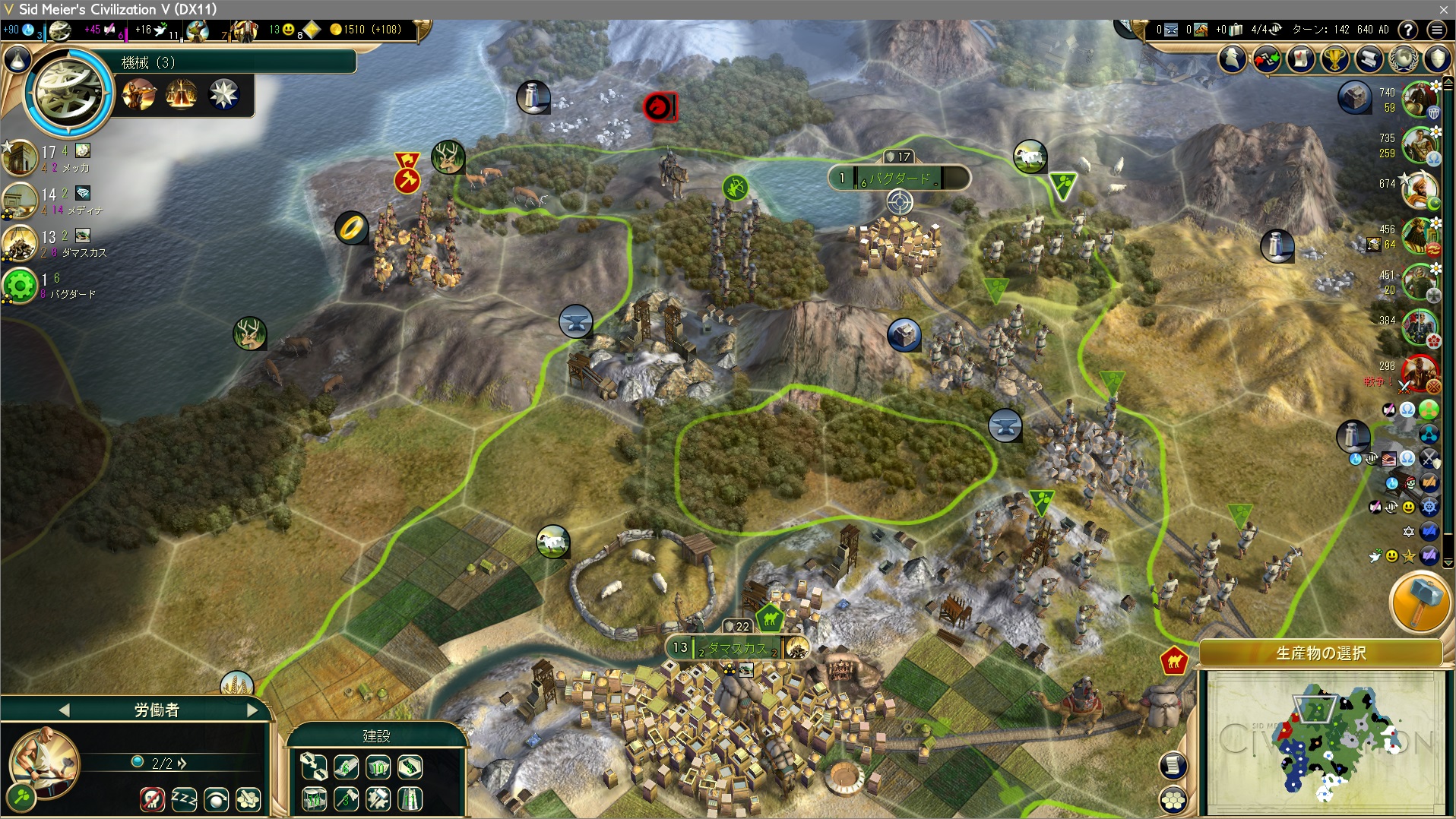Open the Machinery research gear icon
The image size is (1456, 819).
coord(69,93)
